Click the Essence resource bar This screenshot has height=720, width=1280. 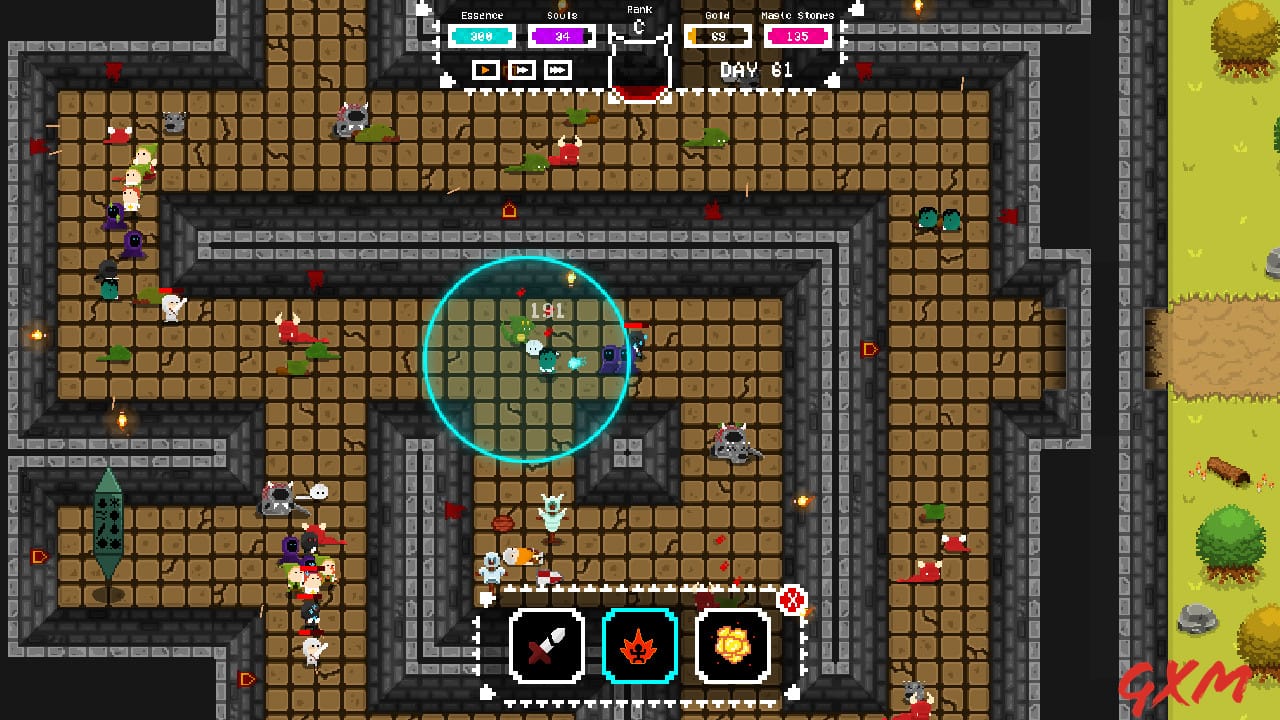(x=481, y=35)
